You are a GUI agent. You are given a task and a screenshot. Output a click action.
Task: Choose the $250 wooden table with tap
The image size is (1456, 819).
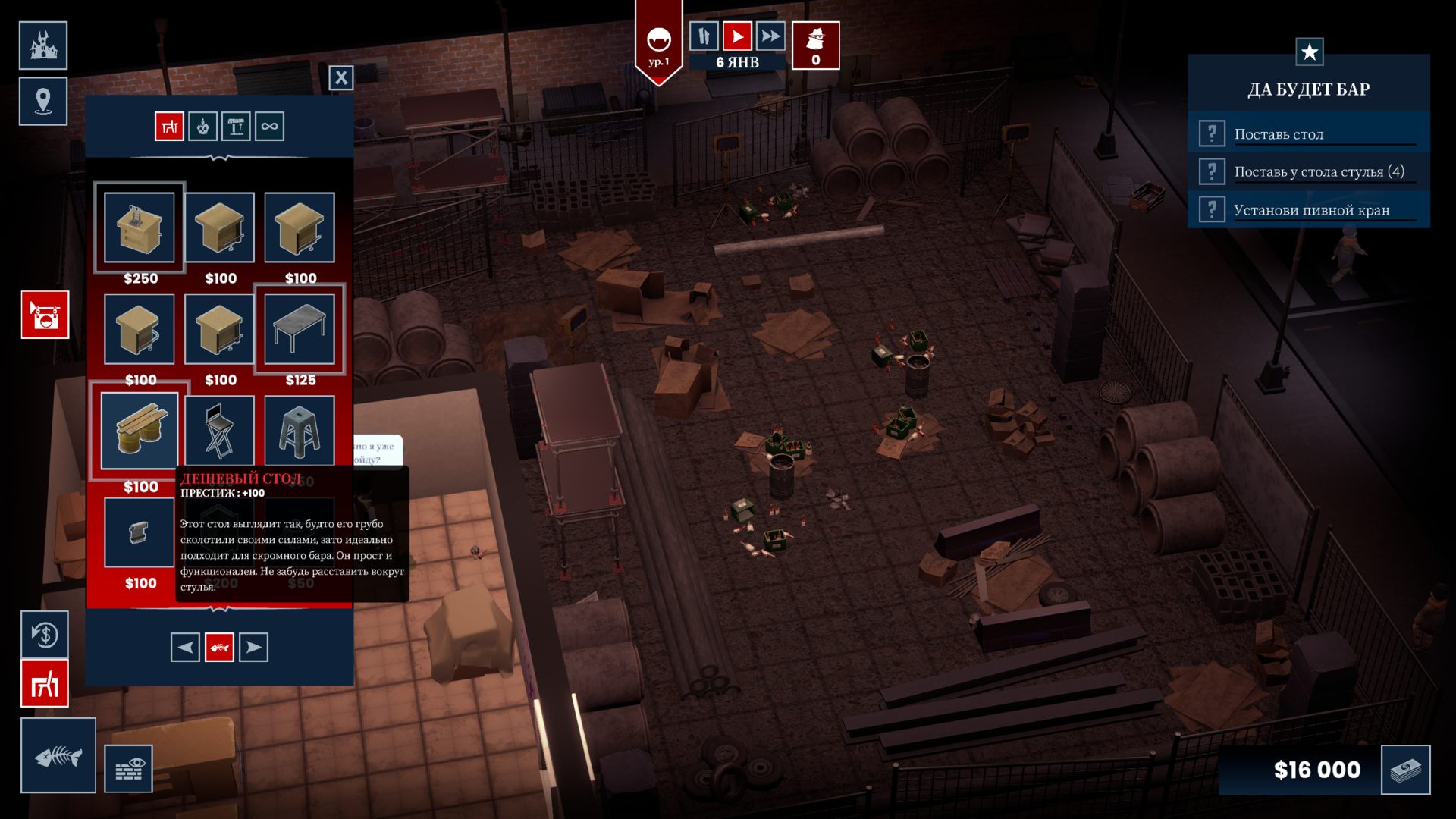click(x=140, y=227)
